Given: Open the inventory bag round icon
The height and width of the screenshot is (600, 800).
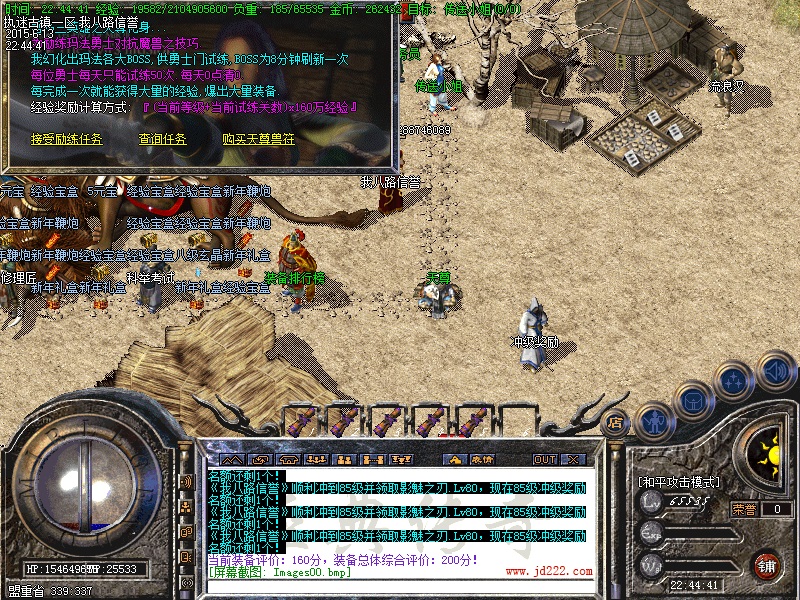Looking at the screenshot, I should (695, 398).
